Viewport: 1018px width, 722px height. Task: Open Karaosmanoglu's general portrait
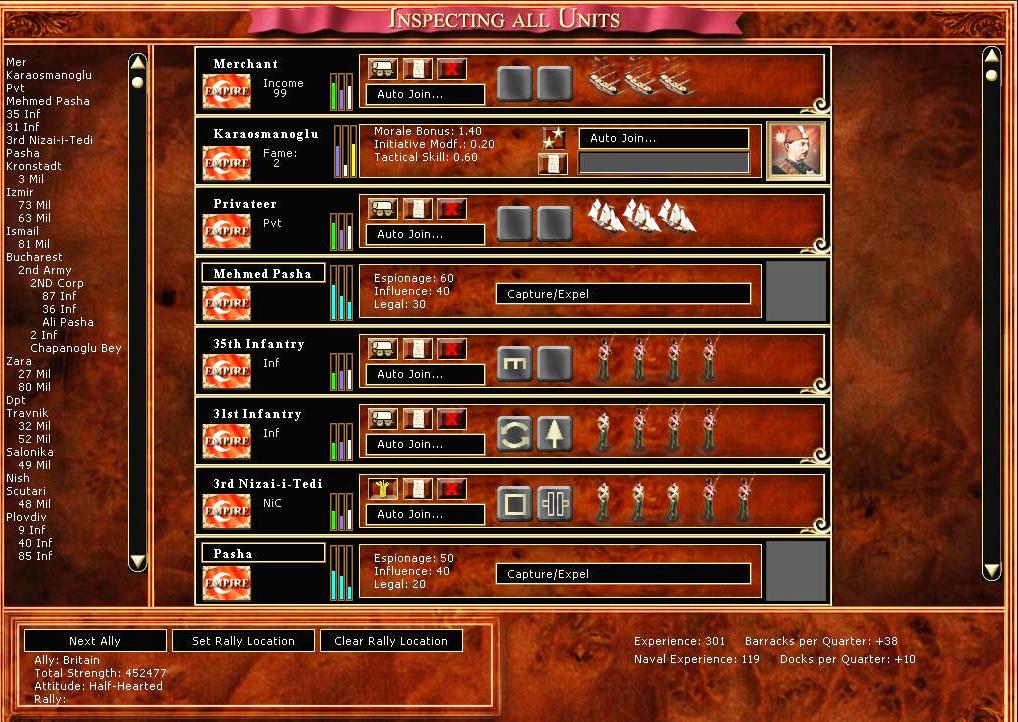797,150
